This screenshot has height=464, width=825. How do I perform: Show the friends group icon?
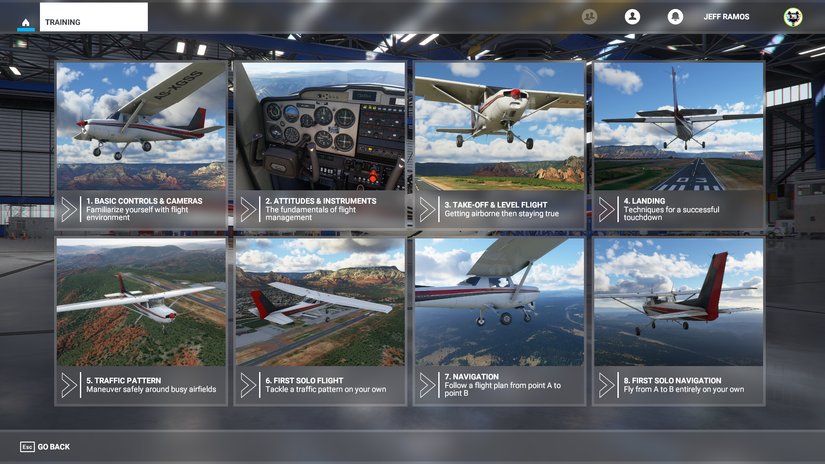[x=589, y=17]
